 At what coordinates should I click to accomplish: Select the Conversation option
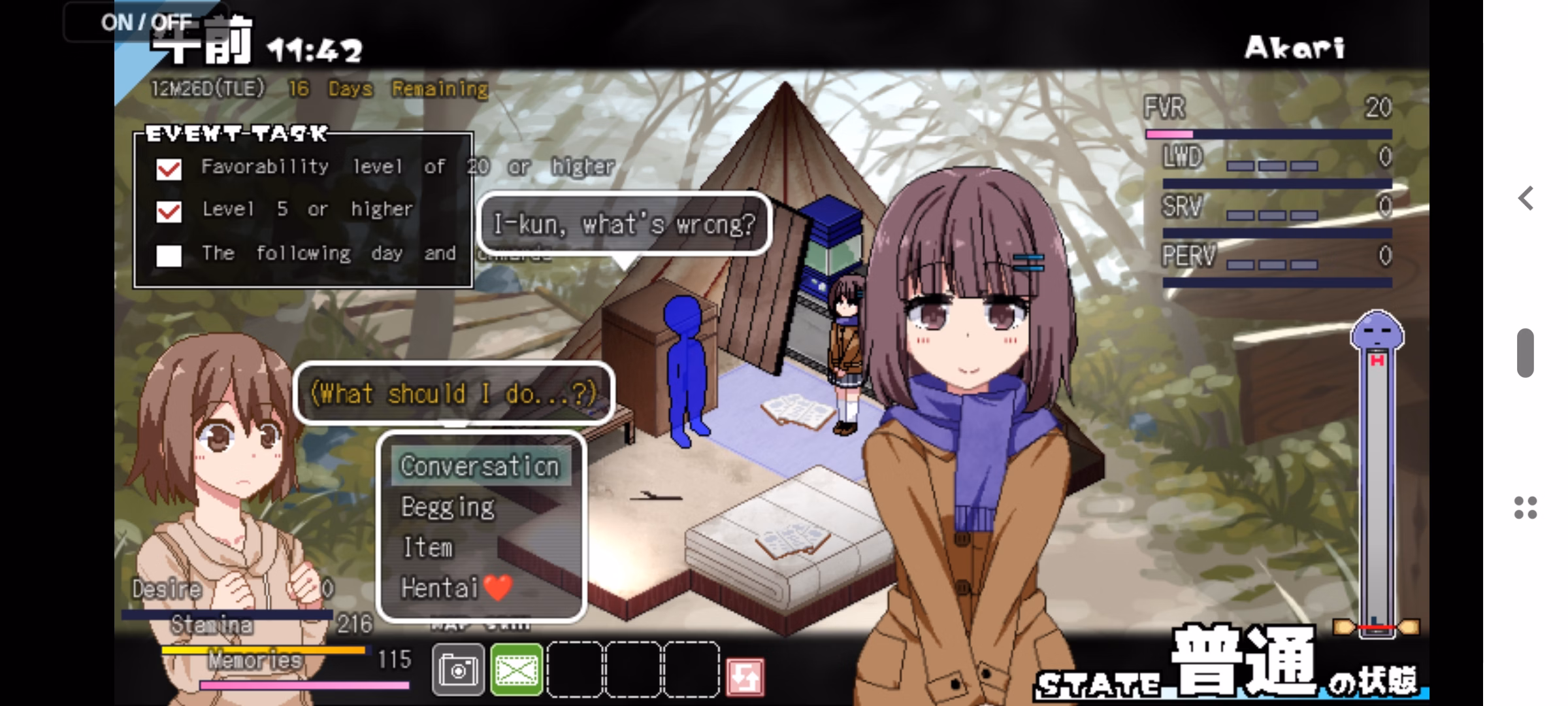tap(480, 467)
